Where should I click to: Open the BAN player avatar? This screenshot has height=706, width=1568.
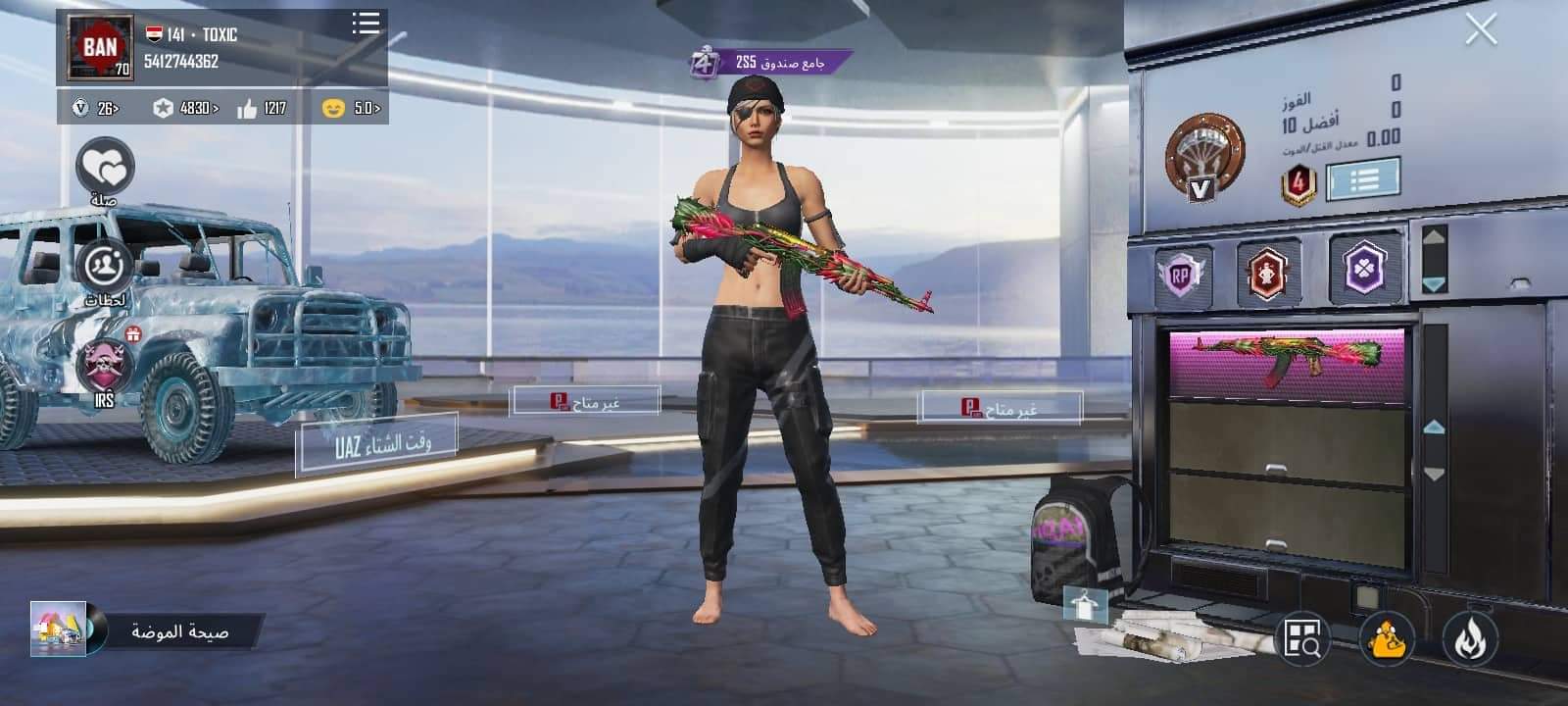point(100,47)
